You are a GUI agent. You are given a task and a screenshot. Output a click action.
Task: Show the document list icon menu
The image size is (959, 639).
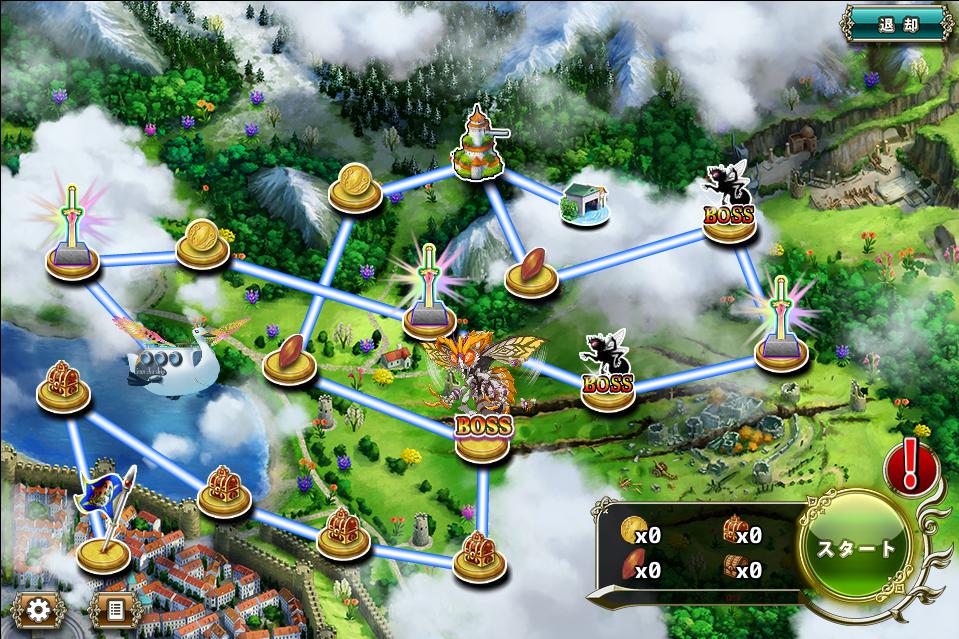[115, 609]
